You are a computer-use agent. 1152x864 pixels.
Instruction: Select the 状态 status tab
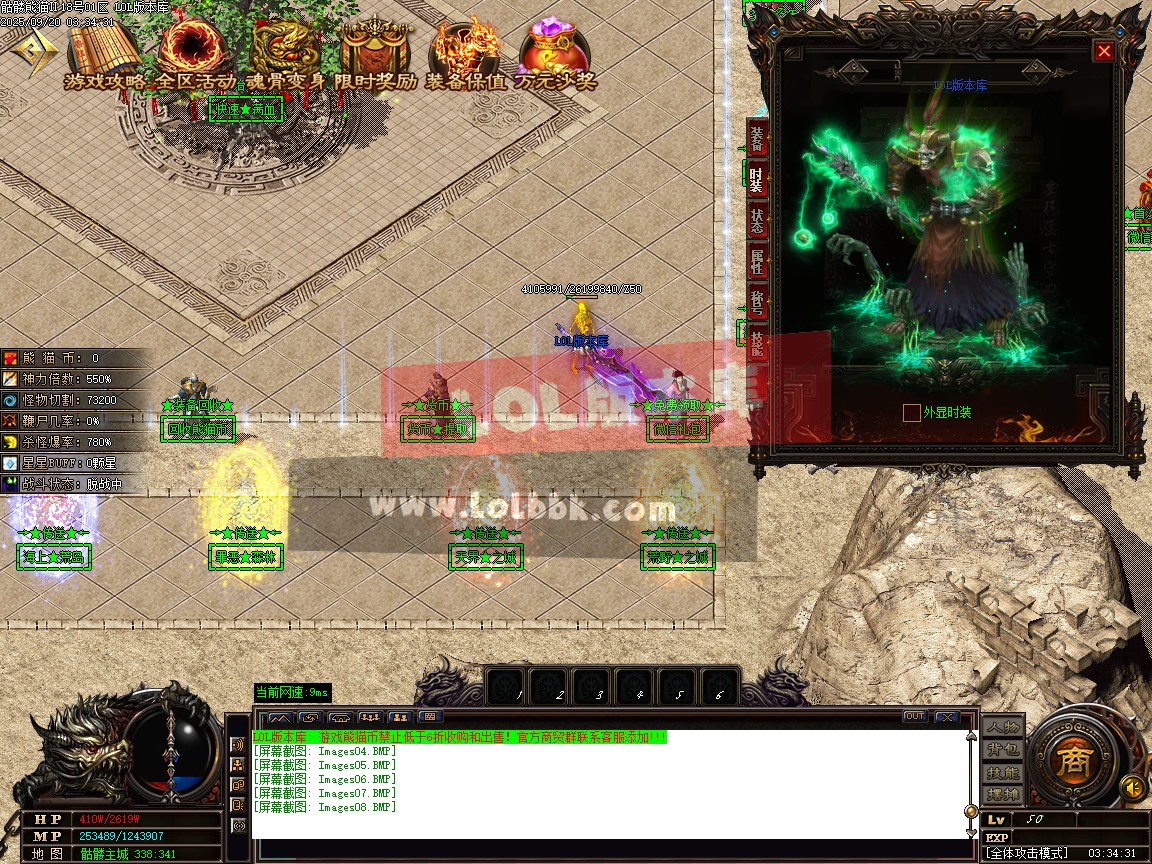[757, 220]
